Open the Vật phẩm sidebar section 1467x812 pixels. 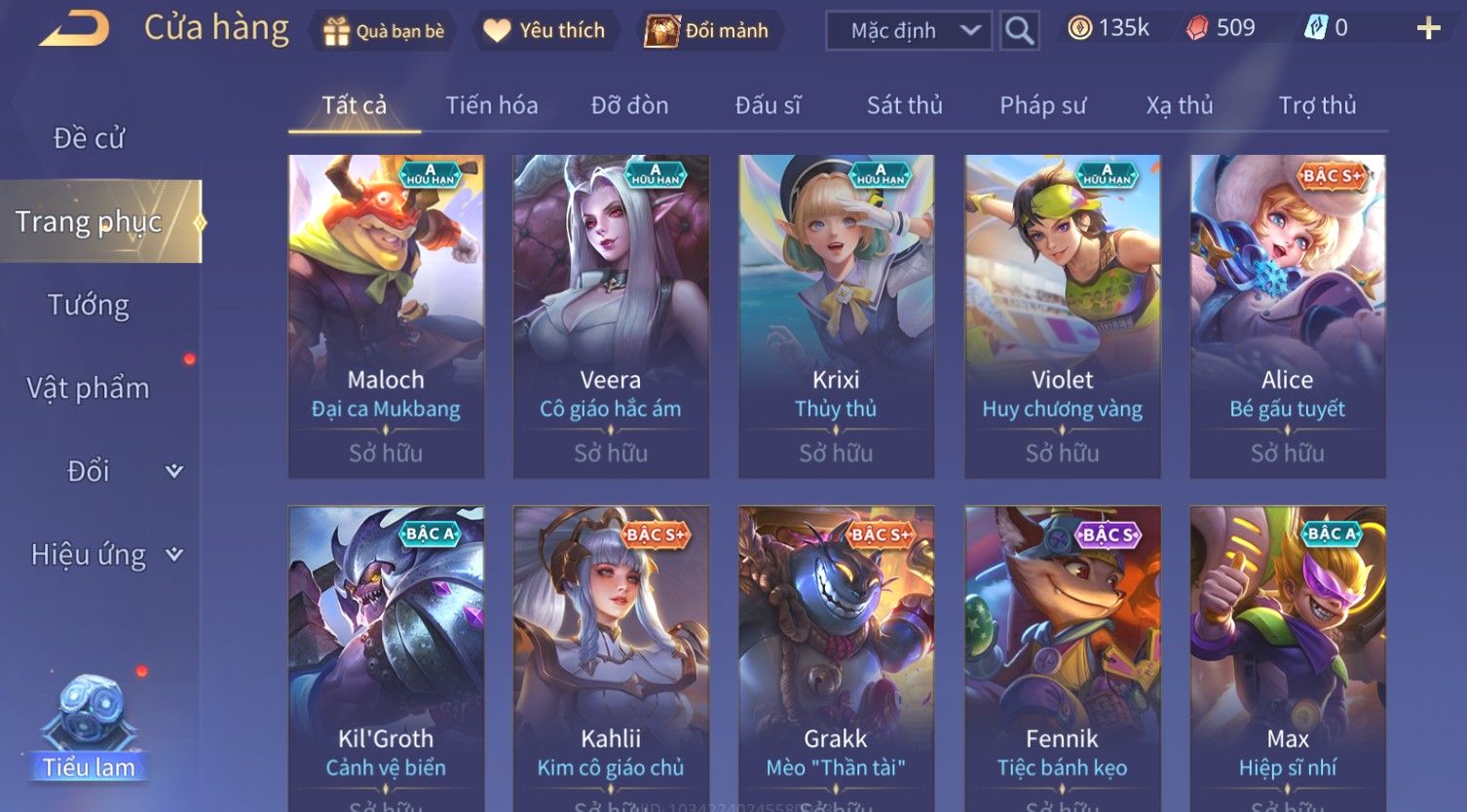click(89, 388)
